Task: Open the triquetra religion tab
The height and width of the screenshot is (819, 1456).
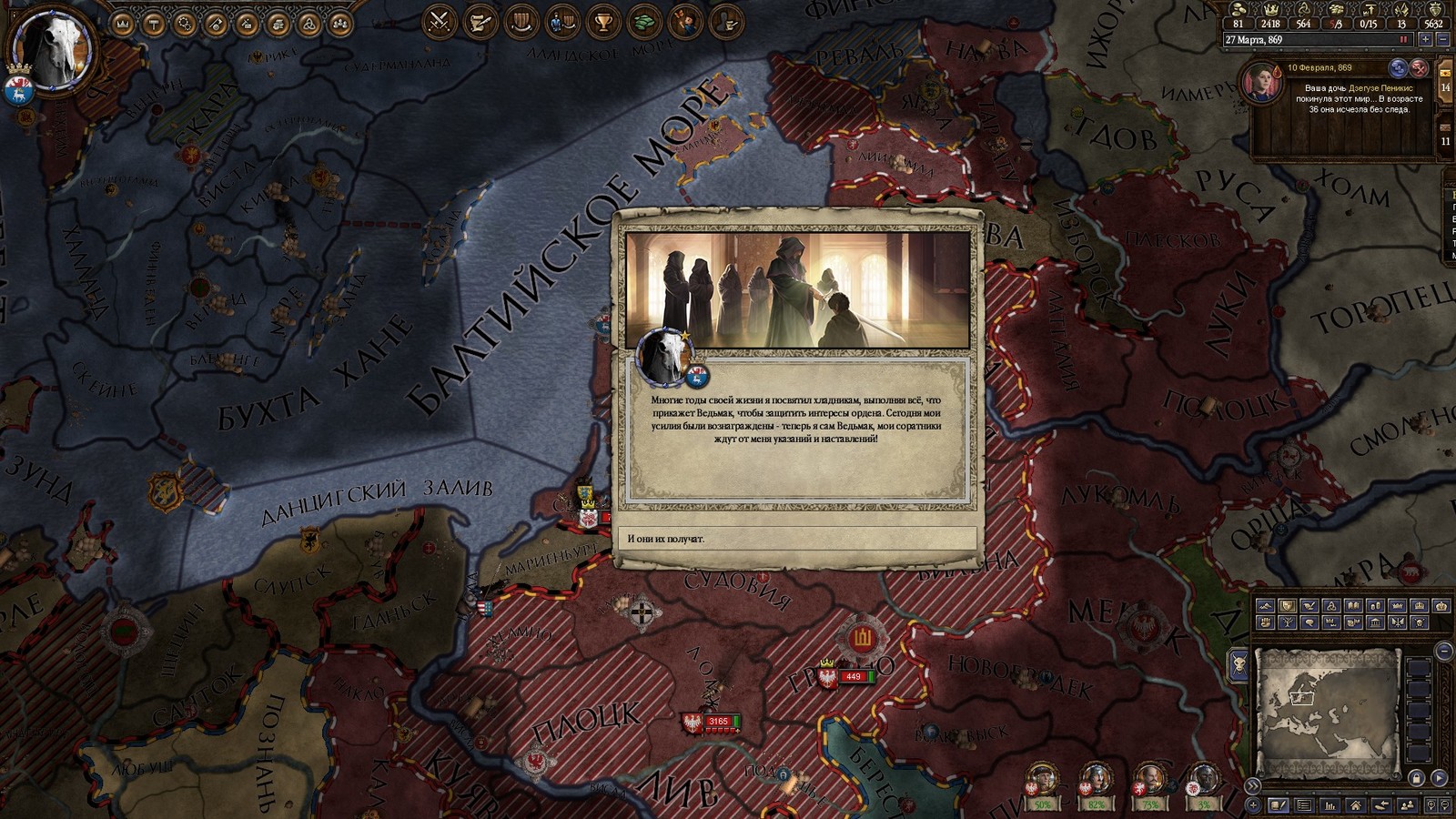Action: [308, 24]
